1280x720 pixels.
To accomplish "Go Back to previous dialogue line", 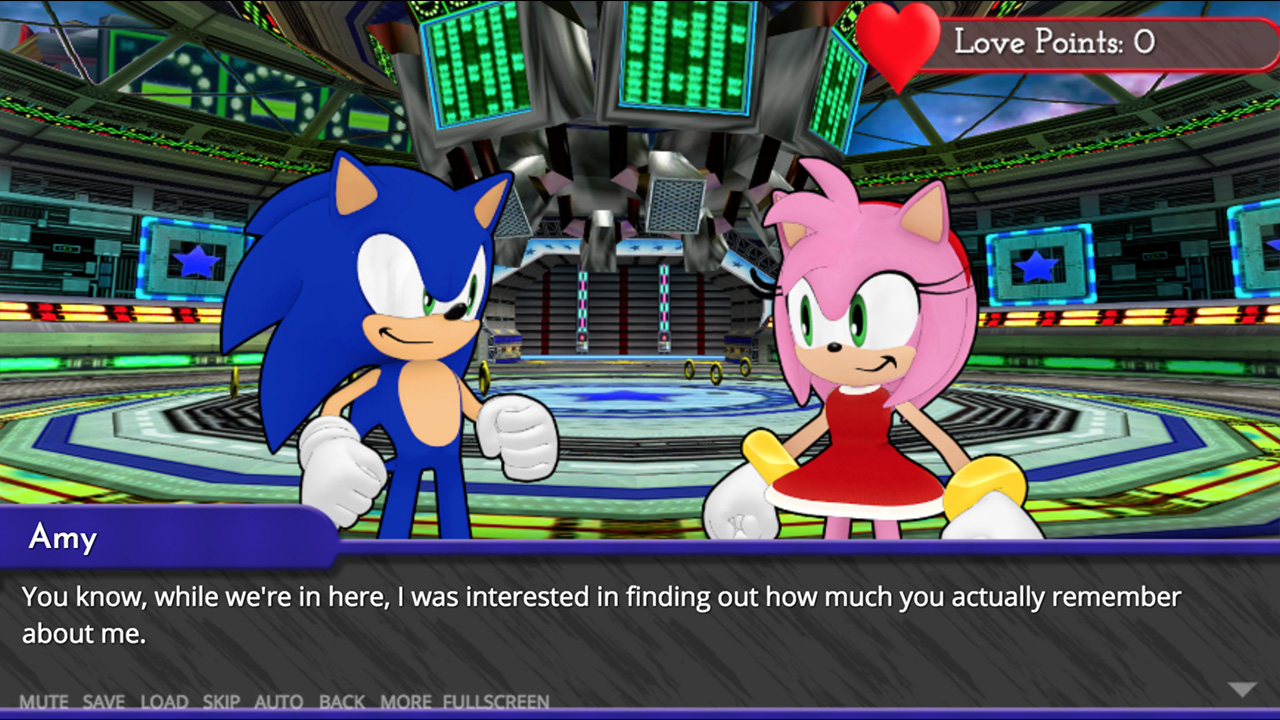I will point(342,702).
